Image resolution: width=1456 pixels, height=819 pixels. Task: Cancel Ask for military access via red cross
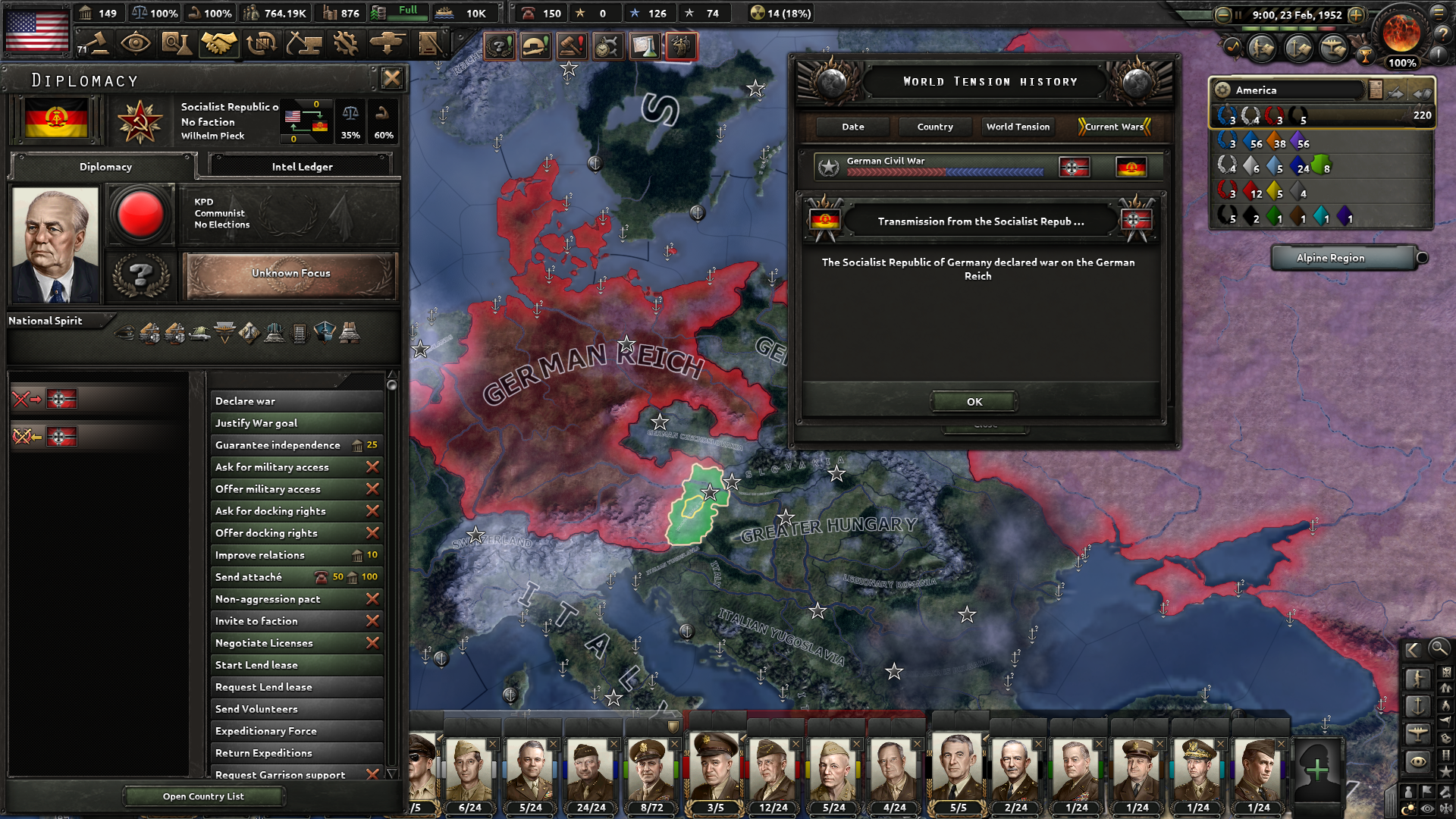(372, 467)
